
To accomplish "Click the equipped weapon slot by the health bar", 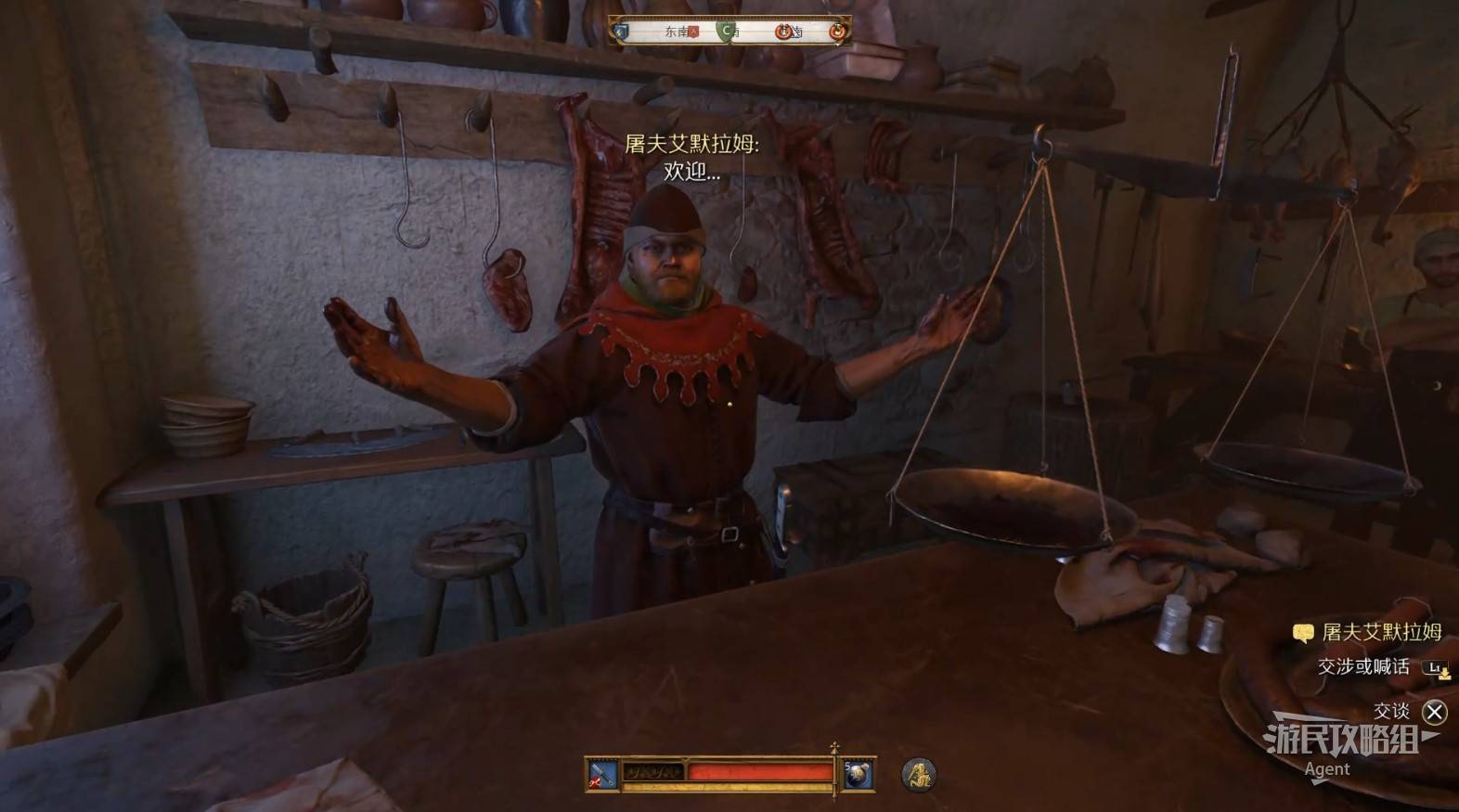I will [601, 774].
